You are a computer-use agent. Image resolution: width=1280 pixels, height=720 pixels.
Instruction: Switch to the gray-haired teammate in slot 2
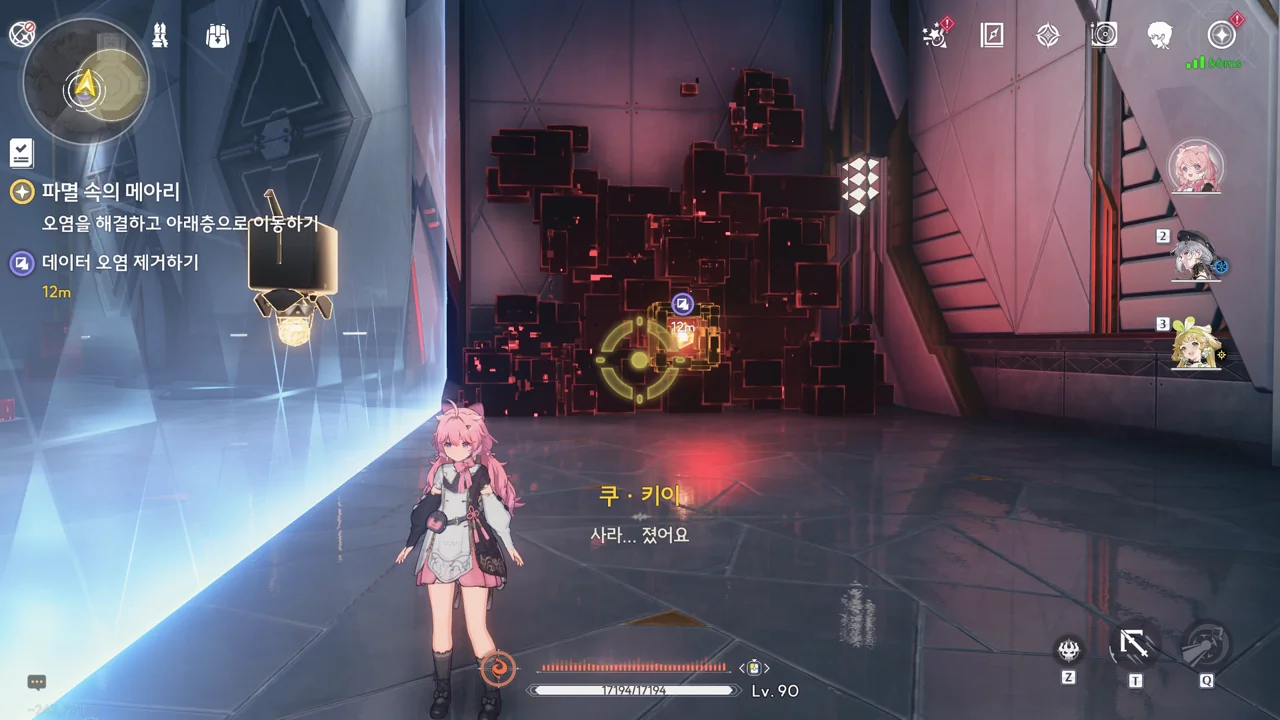1195,256
